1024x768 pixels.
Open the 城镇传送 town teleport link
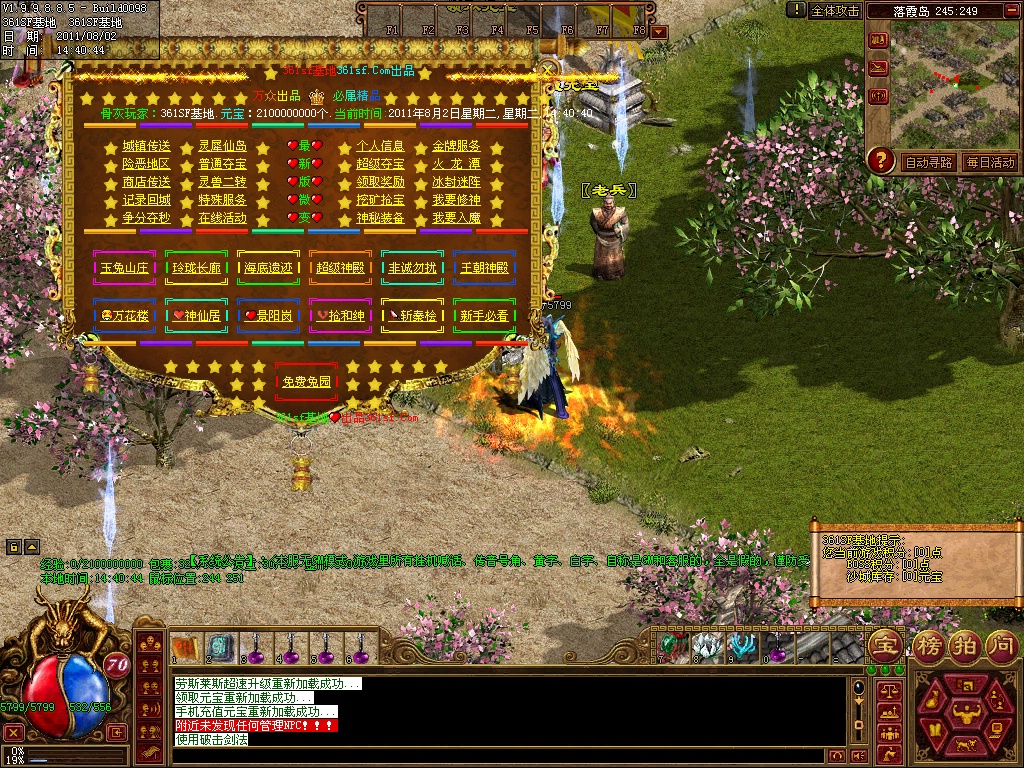[146, 146]
